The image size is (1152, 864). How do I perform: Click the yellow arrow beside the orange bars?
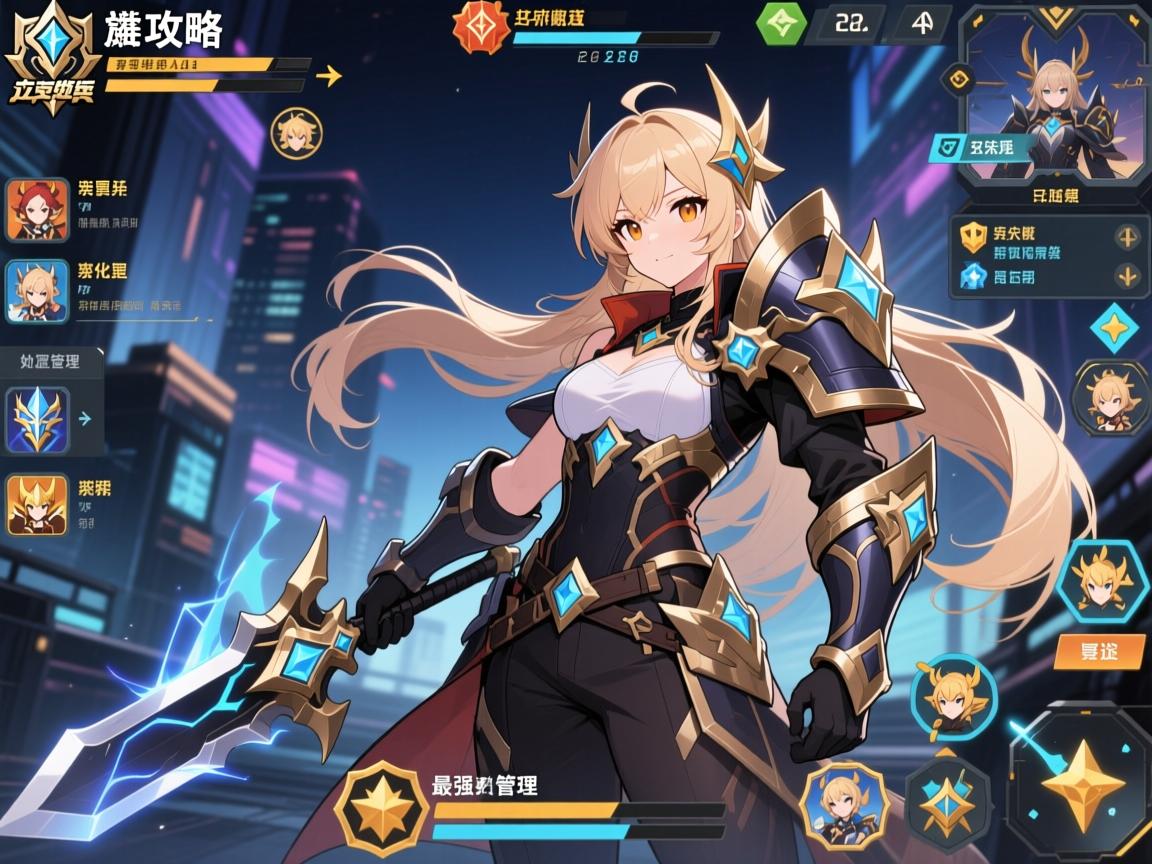click(328, 76)
